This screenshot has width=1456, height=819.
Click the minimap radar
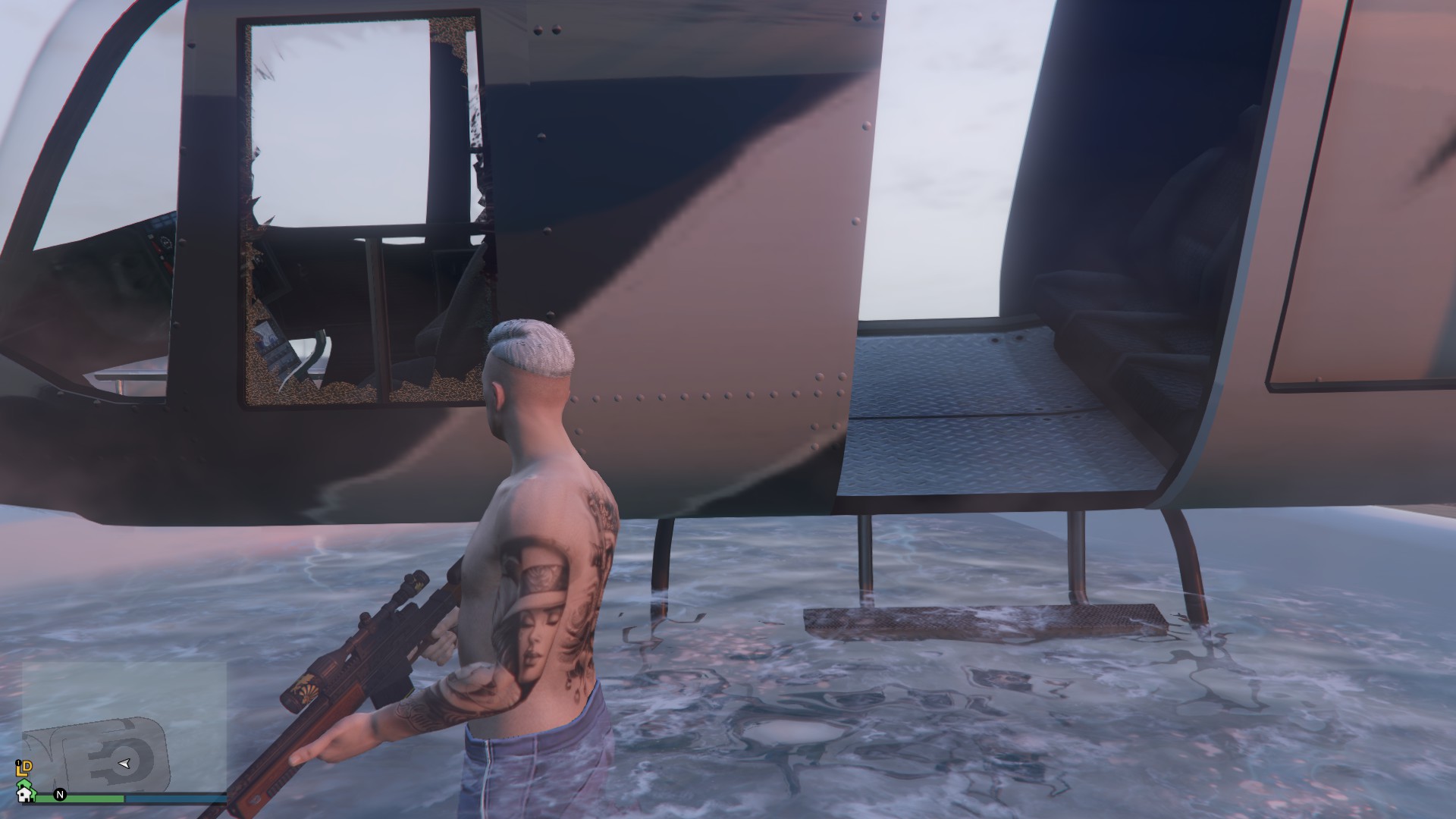tap(124, 726)
